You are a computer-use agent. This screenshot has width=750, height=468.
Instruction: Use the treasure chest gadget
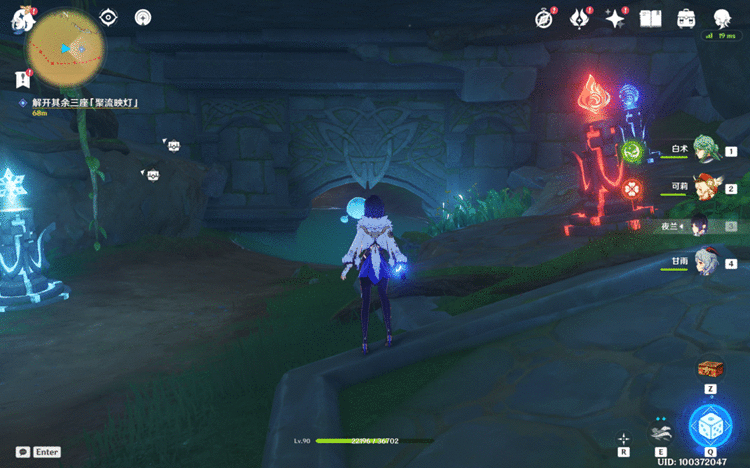point(710,368)
